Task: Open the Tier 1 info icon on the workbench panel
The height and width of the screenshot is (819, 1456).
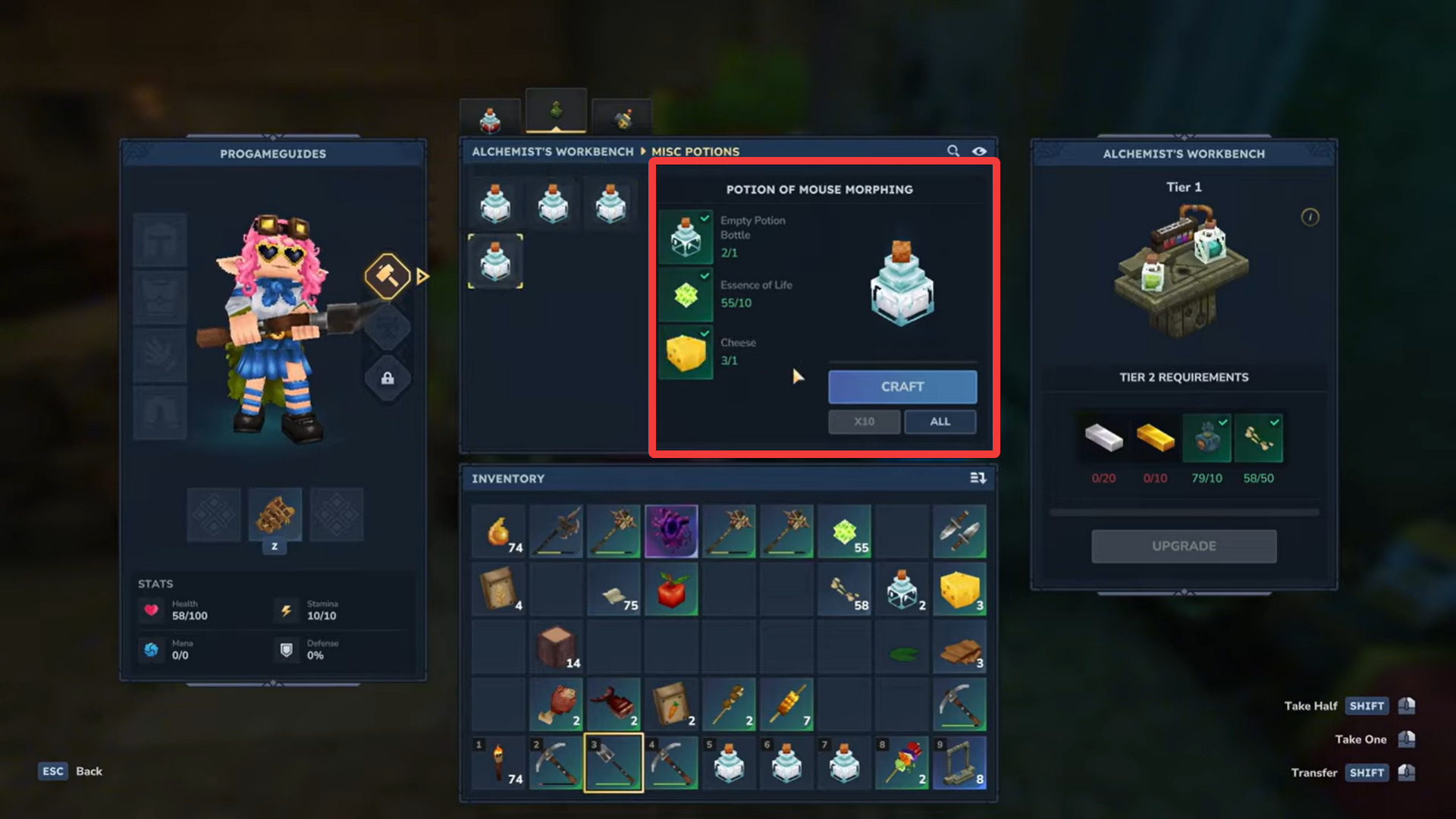Action: tap(1310, 217)
